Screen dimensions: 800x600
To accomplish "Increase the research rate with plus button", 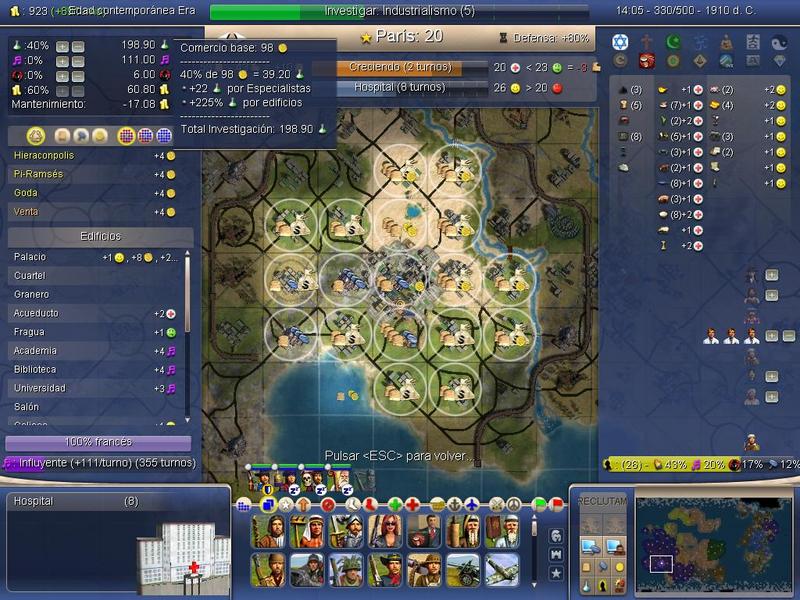I will (62, 46).
